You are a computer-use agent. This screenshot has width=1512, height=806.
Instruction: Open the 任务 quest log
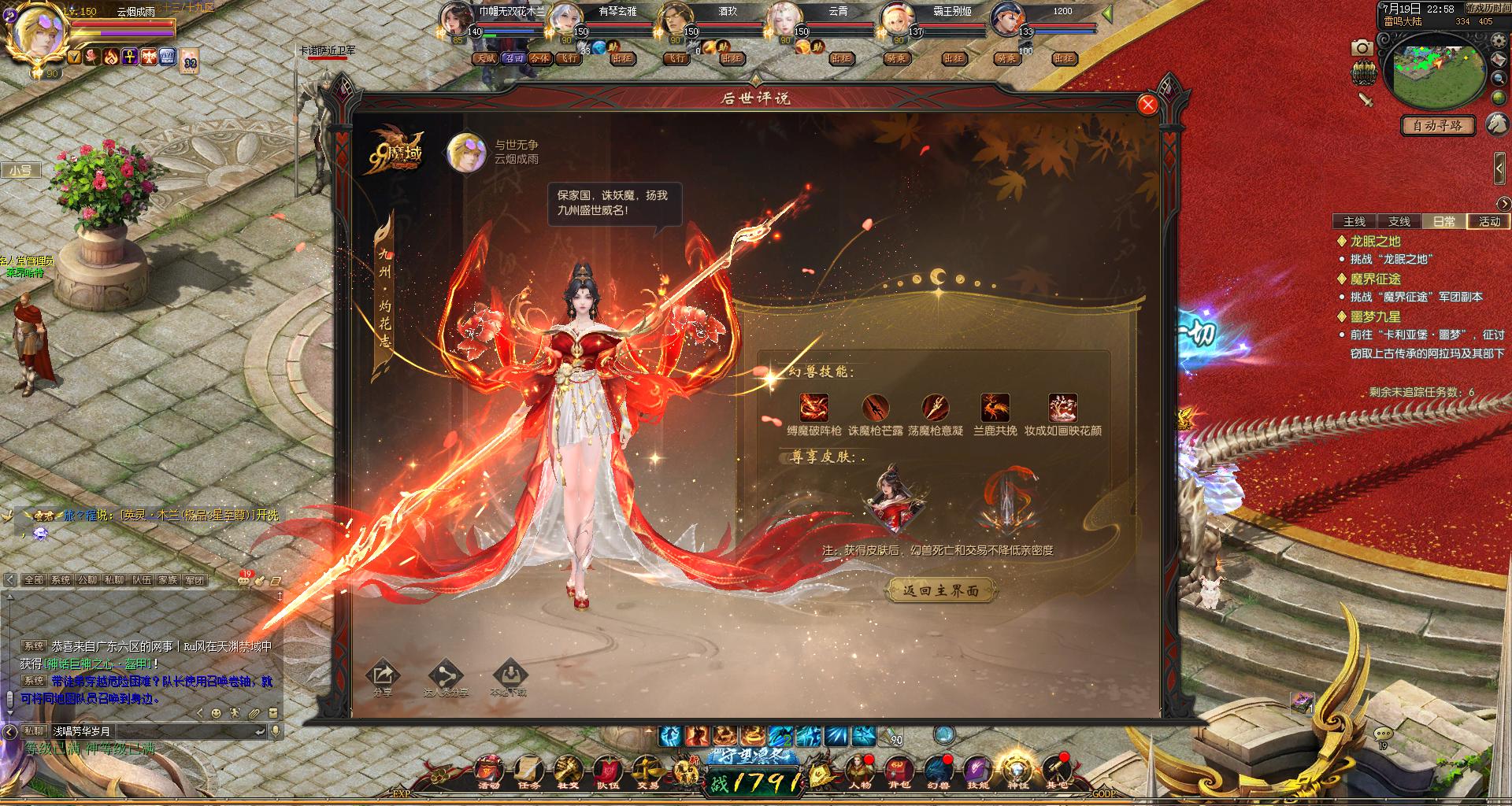[528, 771]
